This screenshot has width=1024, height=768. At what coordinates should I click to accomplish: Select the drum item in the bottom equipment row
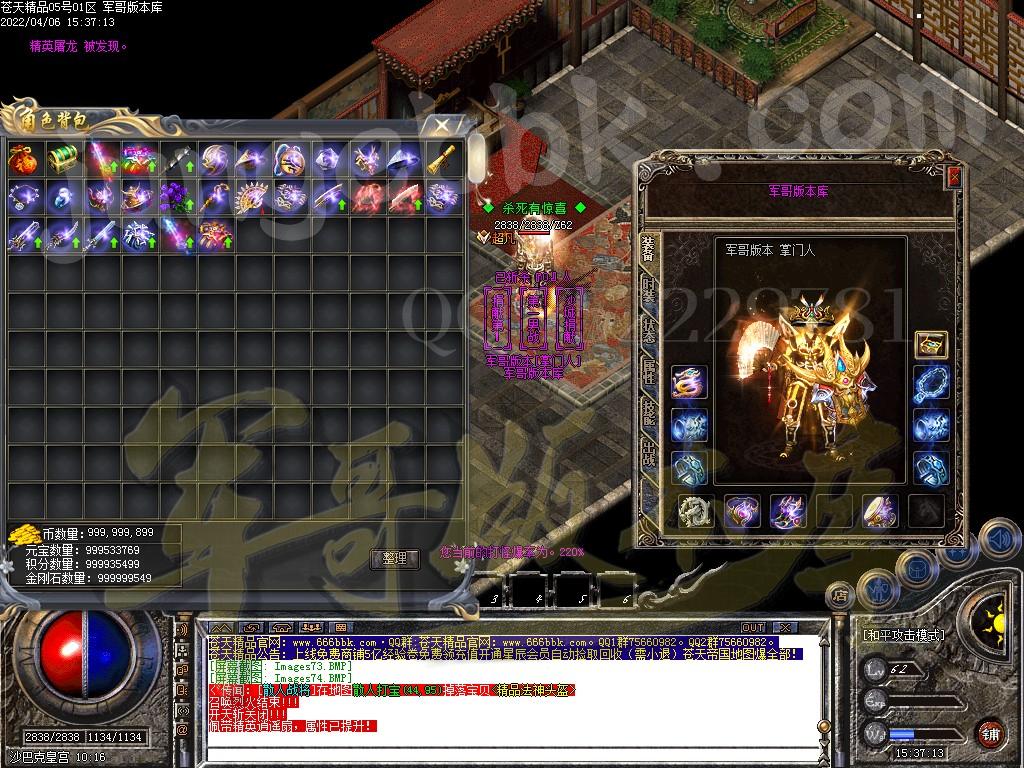pos(881,511)
